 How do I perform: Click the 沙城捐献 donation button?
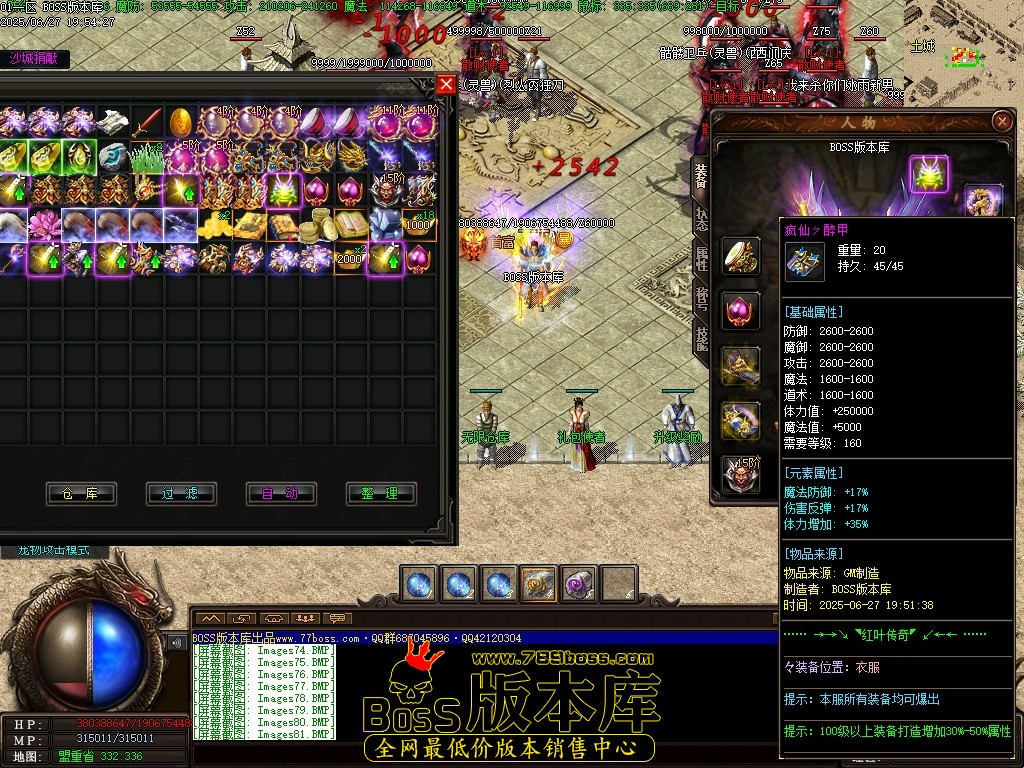pos(34,58)
